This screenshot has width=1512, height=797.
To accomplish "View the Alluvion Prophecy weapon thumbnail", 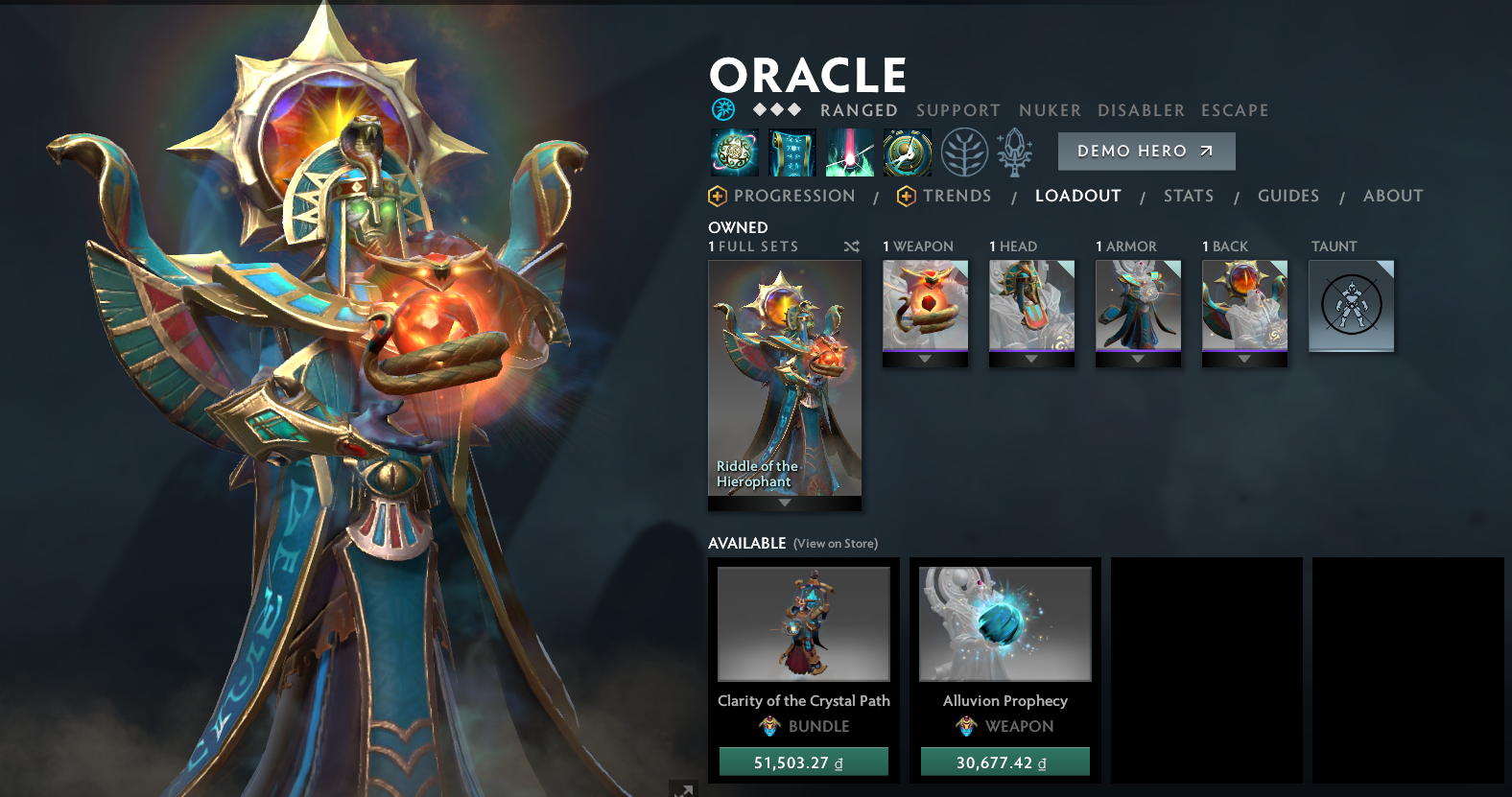I will 1004,623.
